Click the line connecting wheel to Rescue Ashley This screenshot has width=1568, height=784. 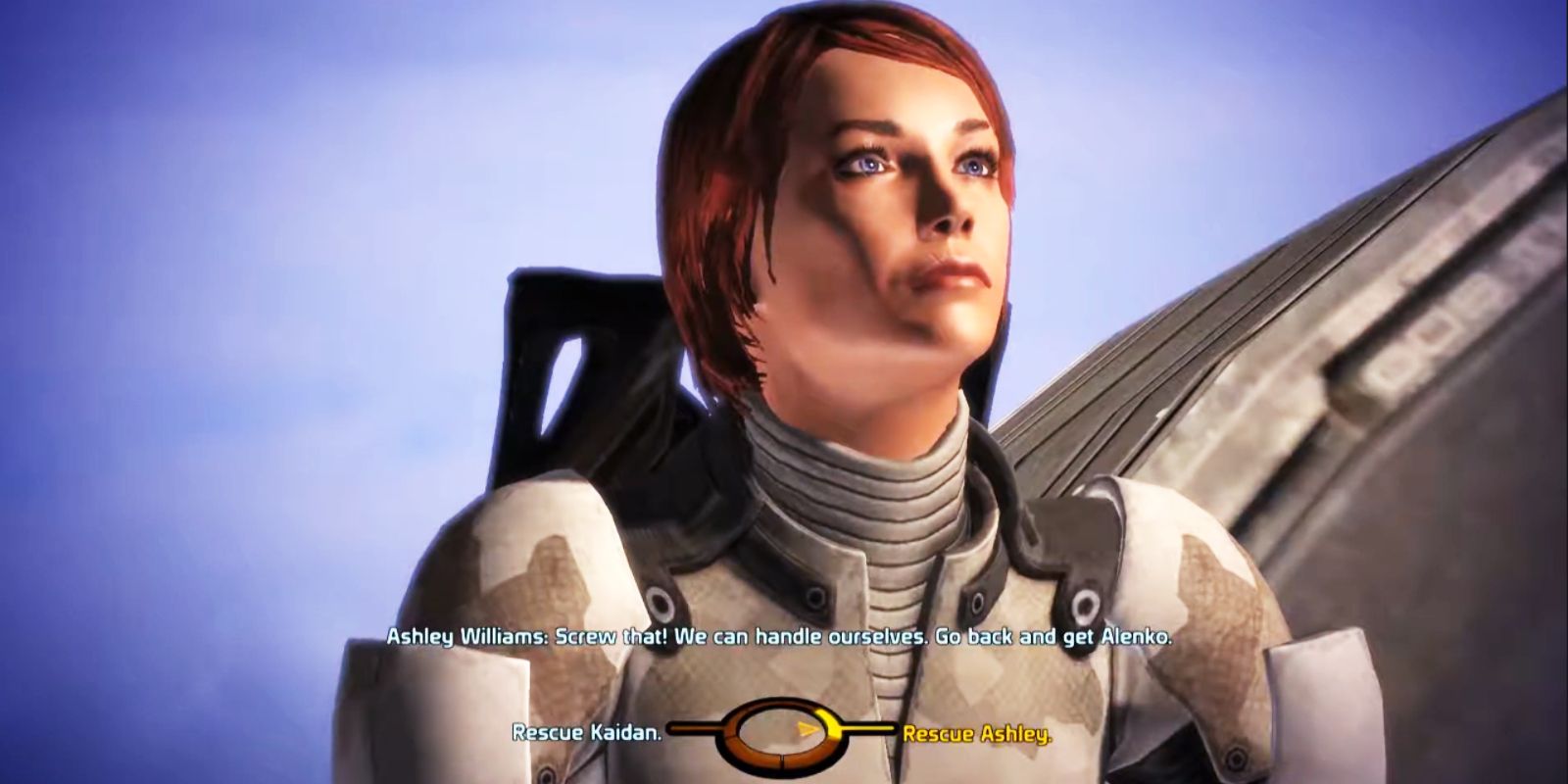[868, 727]
